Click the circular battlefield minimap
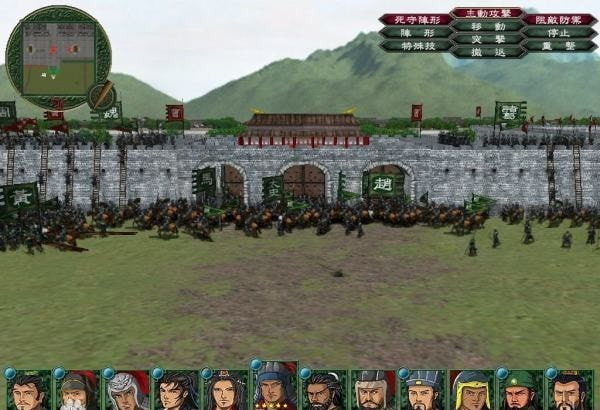Viewport: 600px width, 410px height. click(x=58, y=58)
